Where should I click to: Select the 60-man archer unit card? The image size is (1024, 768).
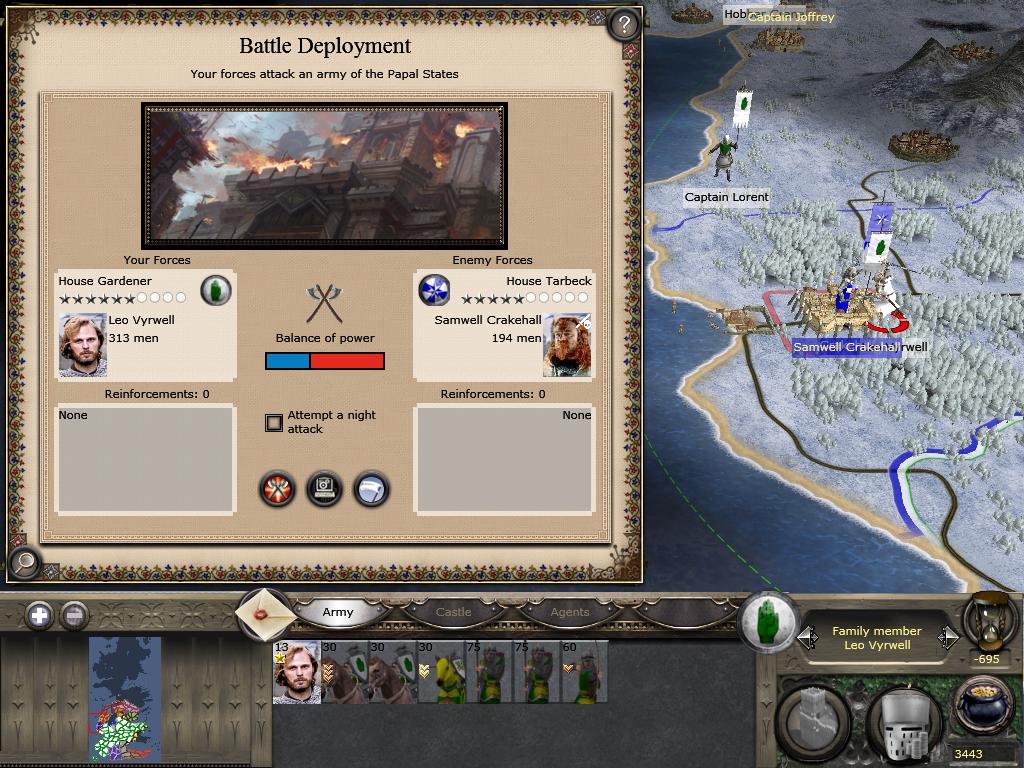click(584, 672)
